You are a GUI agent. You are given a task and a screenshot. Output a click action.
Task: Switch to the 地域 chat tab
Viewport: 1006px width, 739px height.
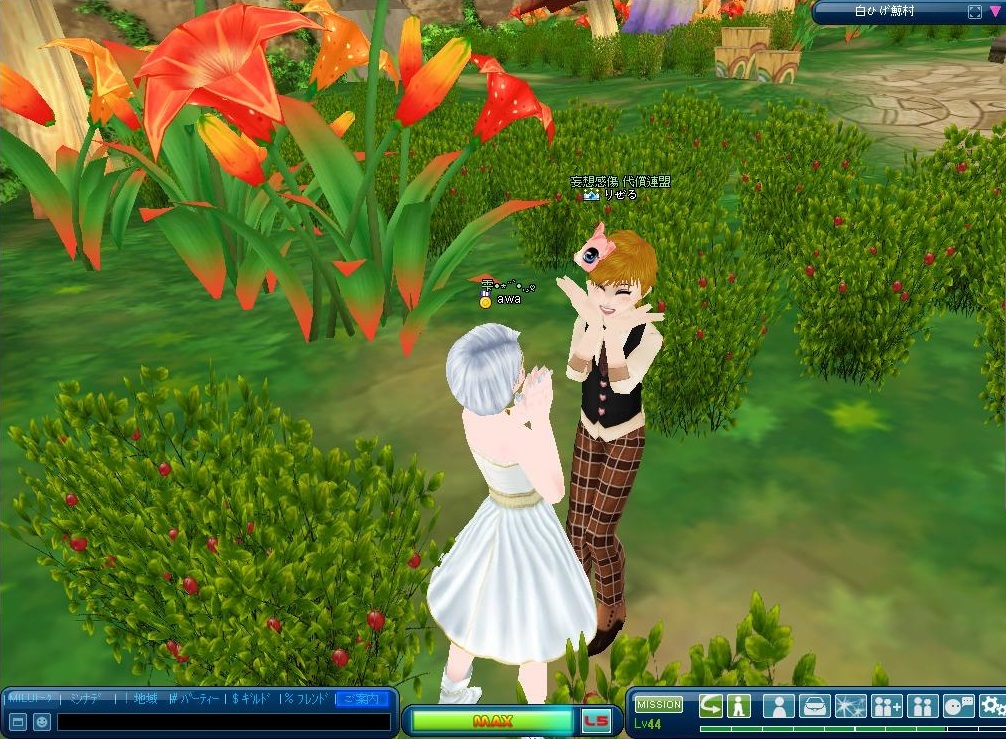pos(146,699)
